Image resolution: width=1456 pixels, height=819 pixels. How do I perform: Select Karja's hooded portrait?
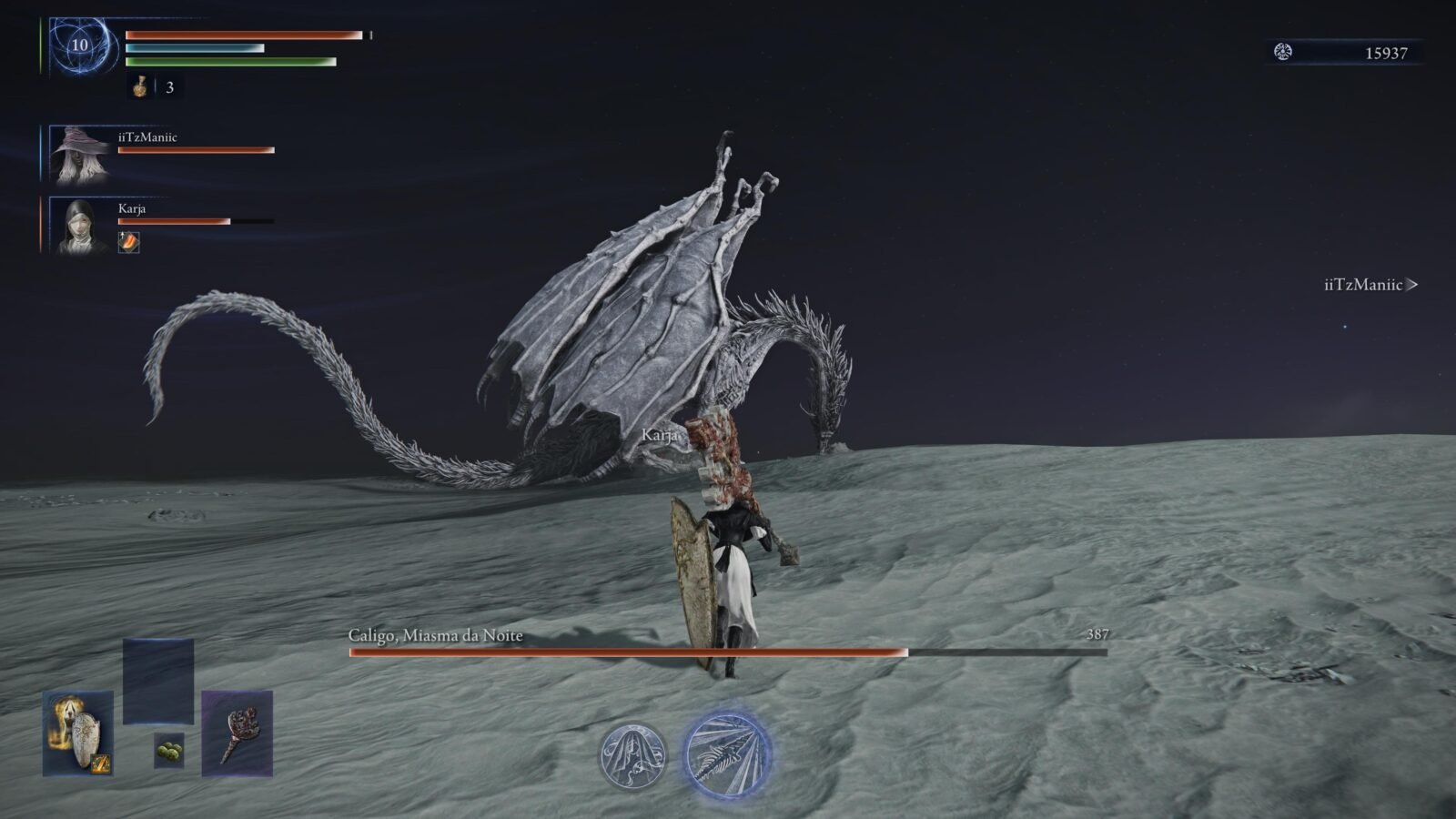(78, 225)
